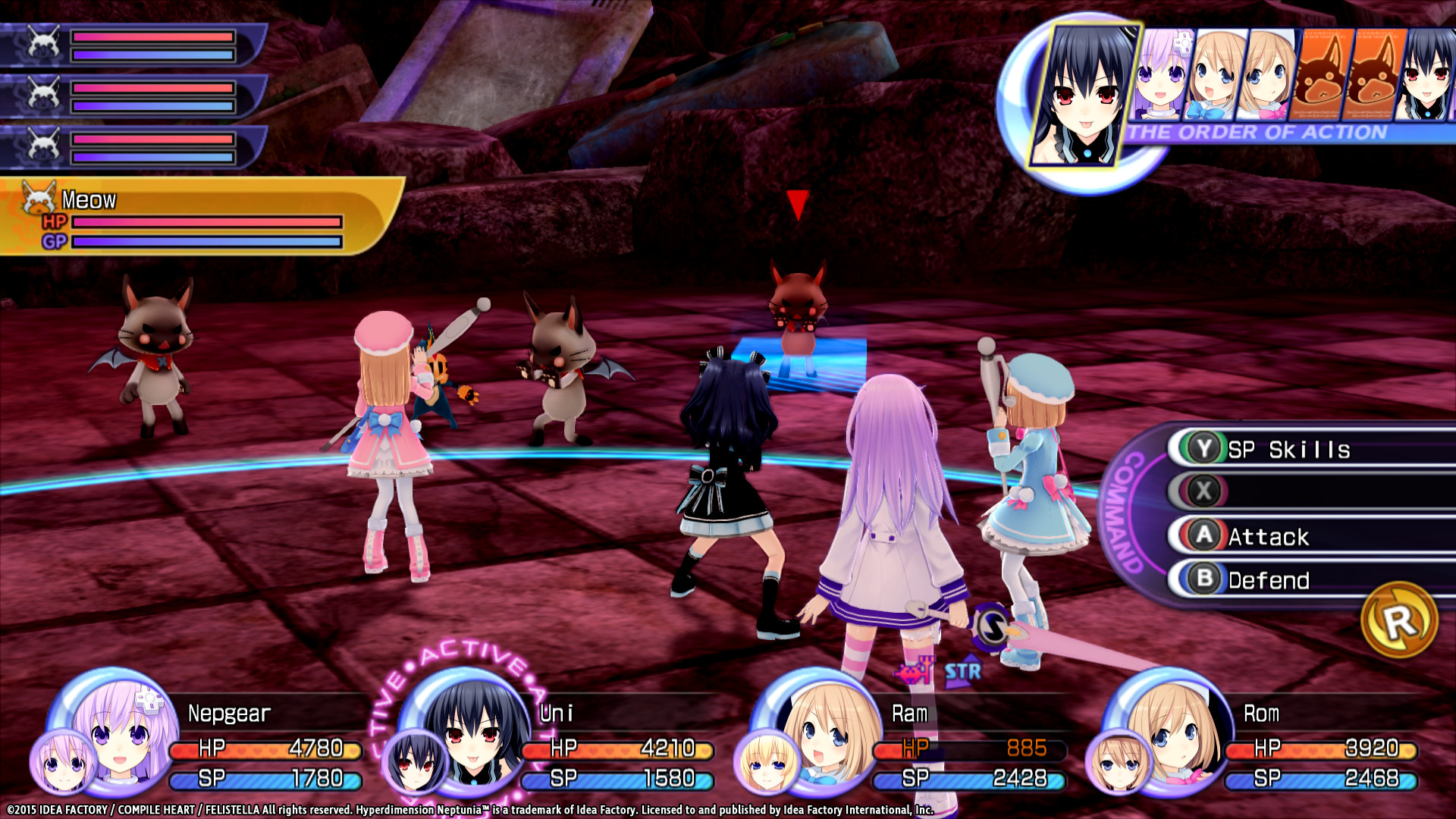The image size is (1456, 819).
Task: Click the highlighted Meow enemy panel
Action: click(x=197, y=217)
